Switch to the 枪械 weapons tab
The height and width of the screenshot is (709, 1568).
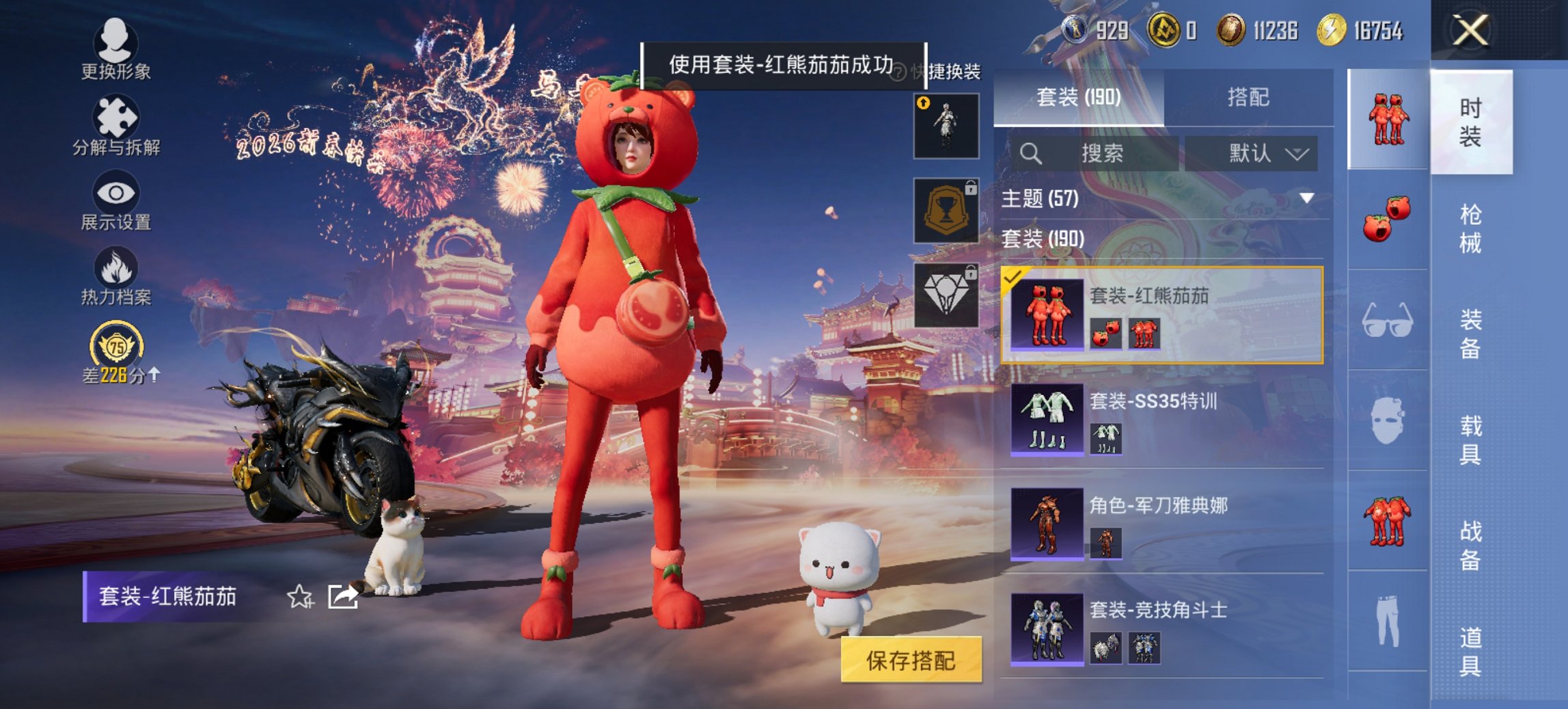[x=1470, y=229]
